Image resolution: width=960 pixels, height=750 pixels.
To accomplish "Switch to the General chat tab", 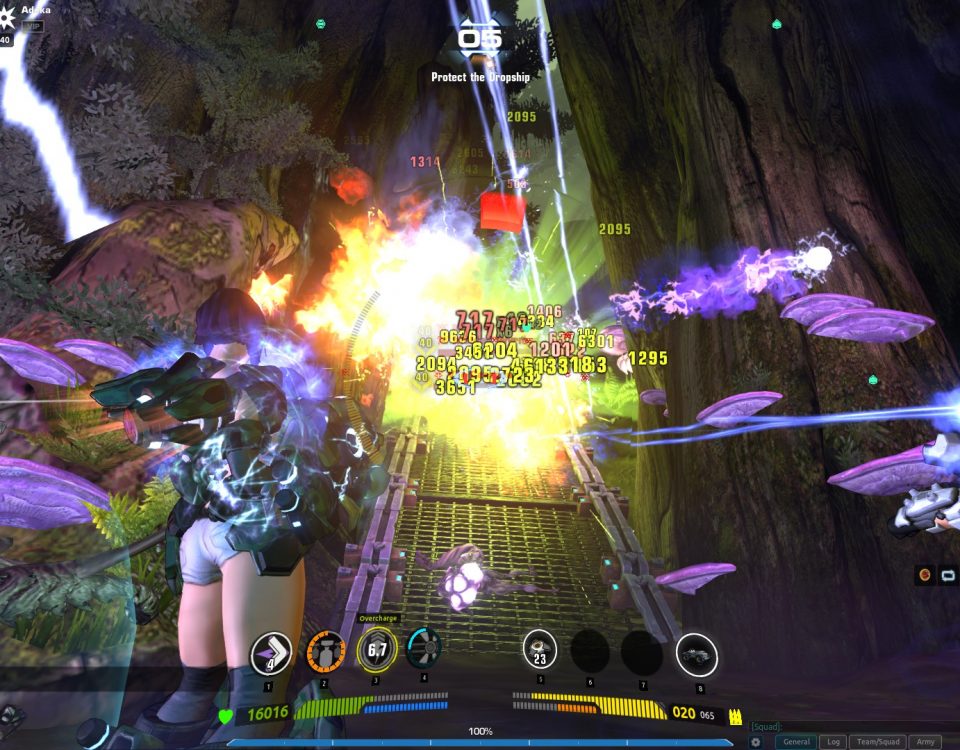I will pos(796,742).
